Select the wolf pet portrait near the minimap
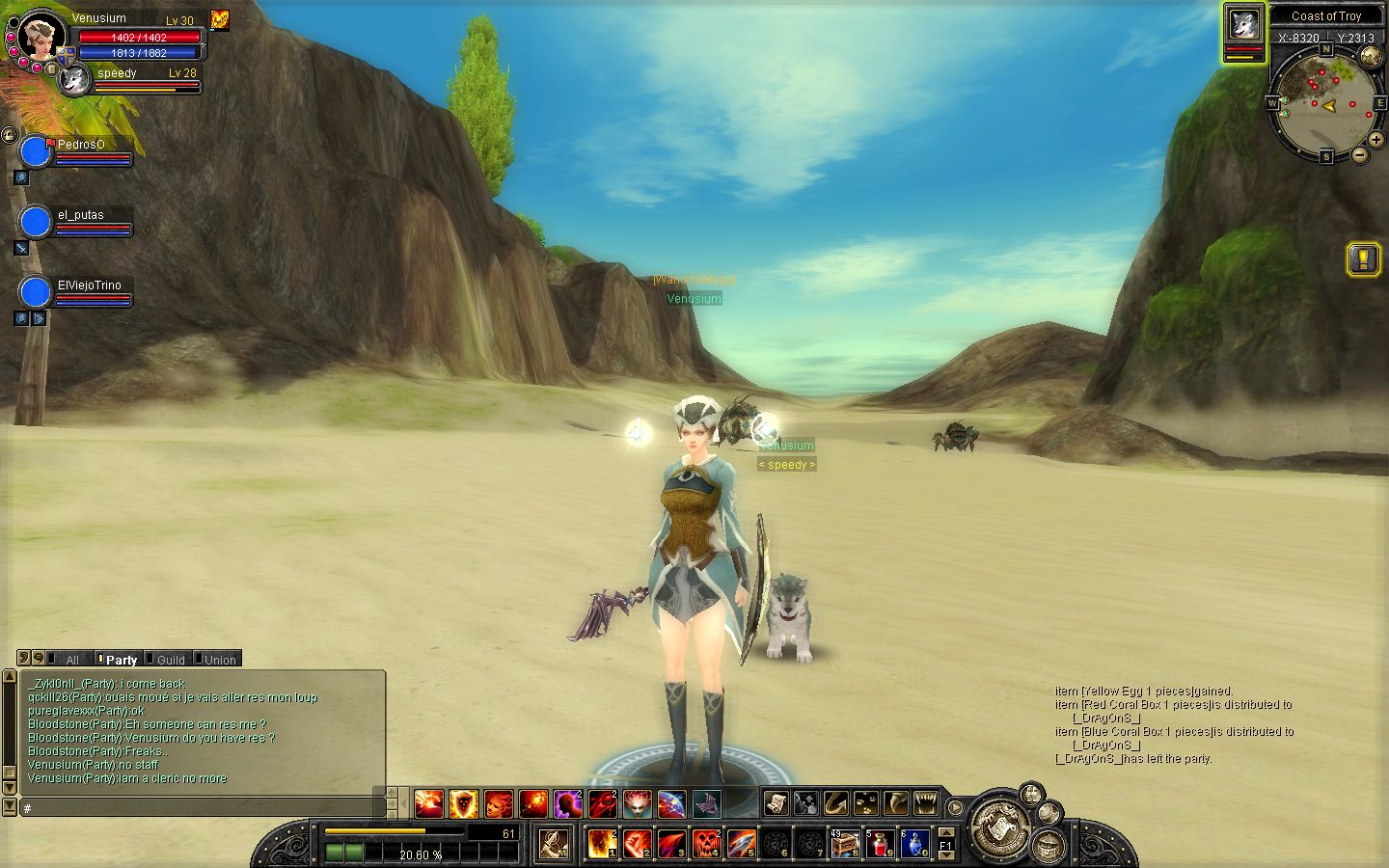This screenshot has width=1389, height=868. coord(1244,25)
